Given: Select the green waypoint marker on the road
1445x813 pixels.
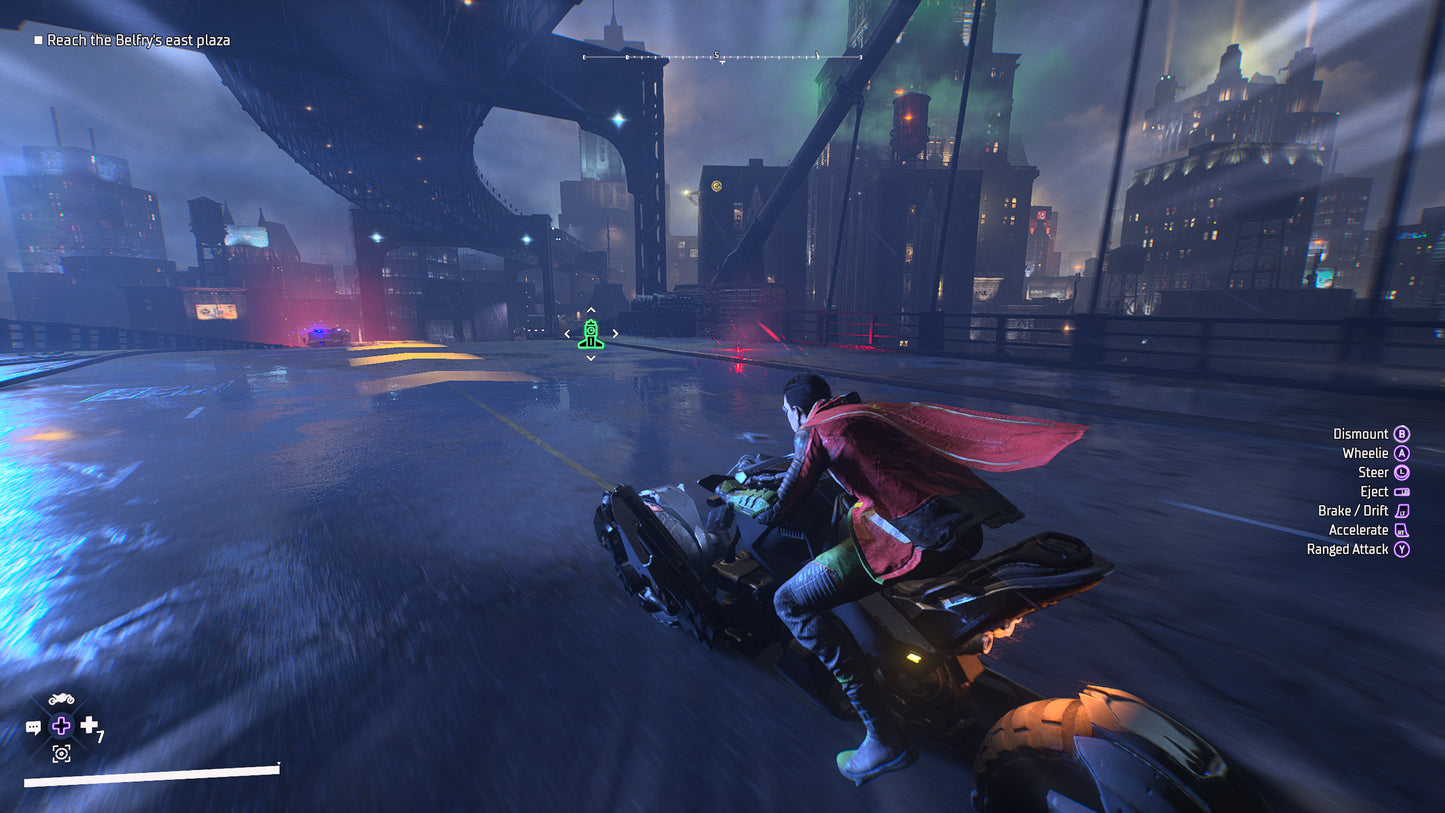Looking at the screenshot, I should [x=592, y=332].
